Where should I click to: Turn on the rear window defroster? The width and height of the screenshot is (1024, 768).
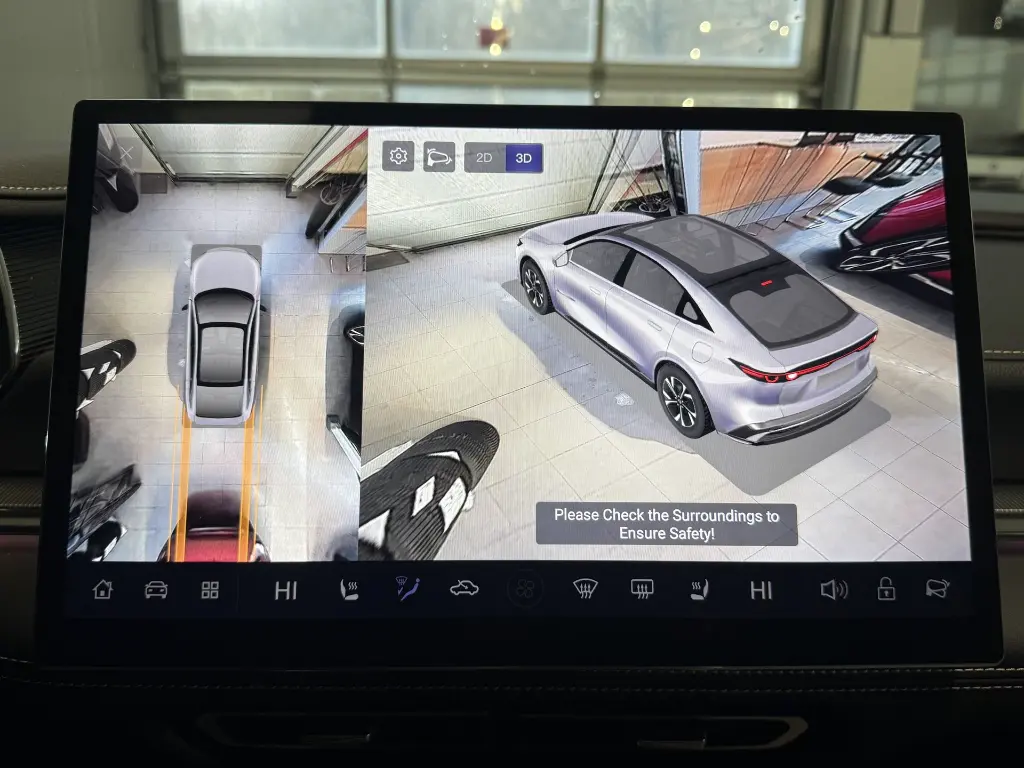click(642, 589)
